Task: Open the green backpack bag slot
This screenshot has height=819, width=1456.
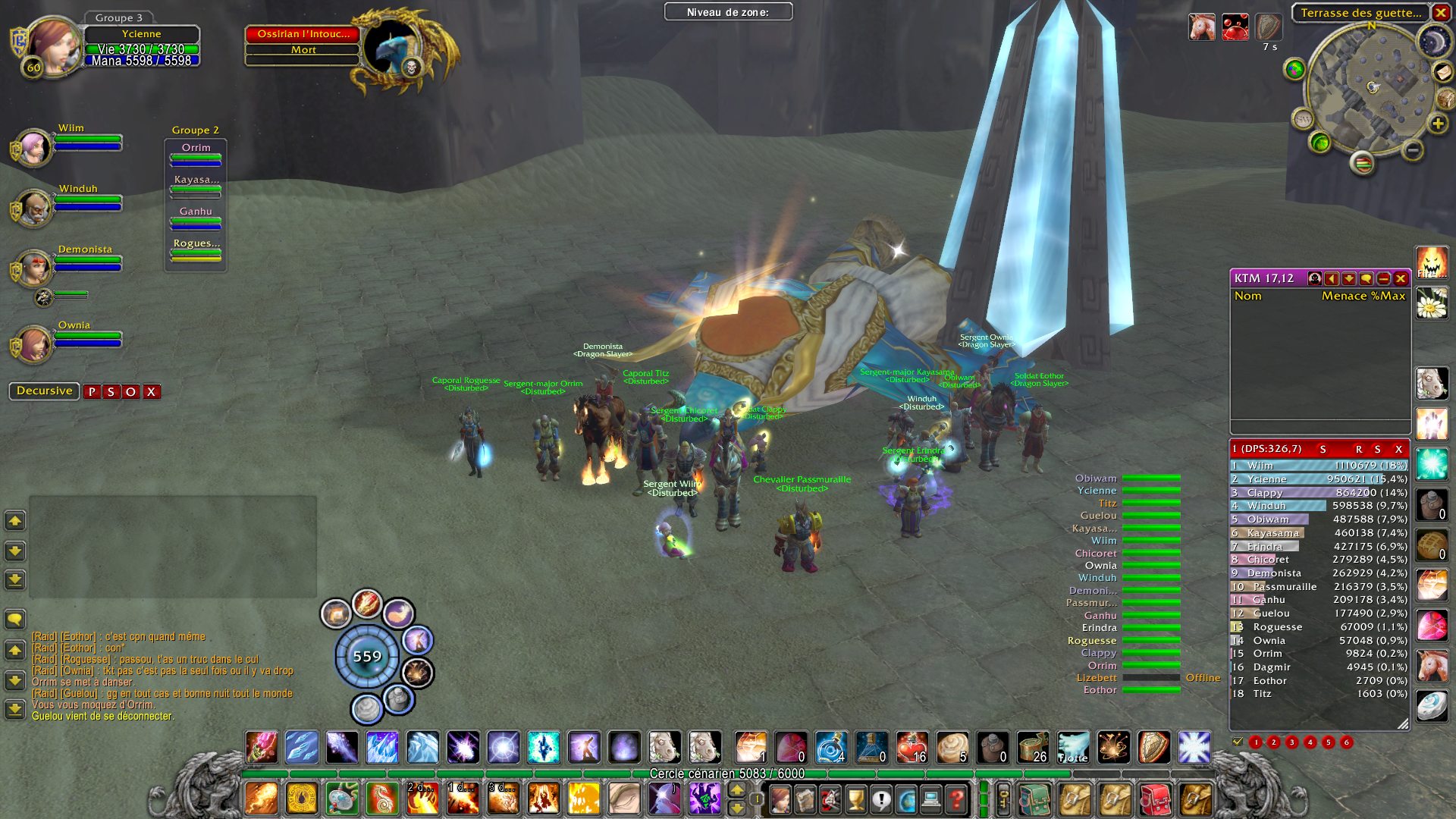Action: [x=1034, y=799]
